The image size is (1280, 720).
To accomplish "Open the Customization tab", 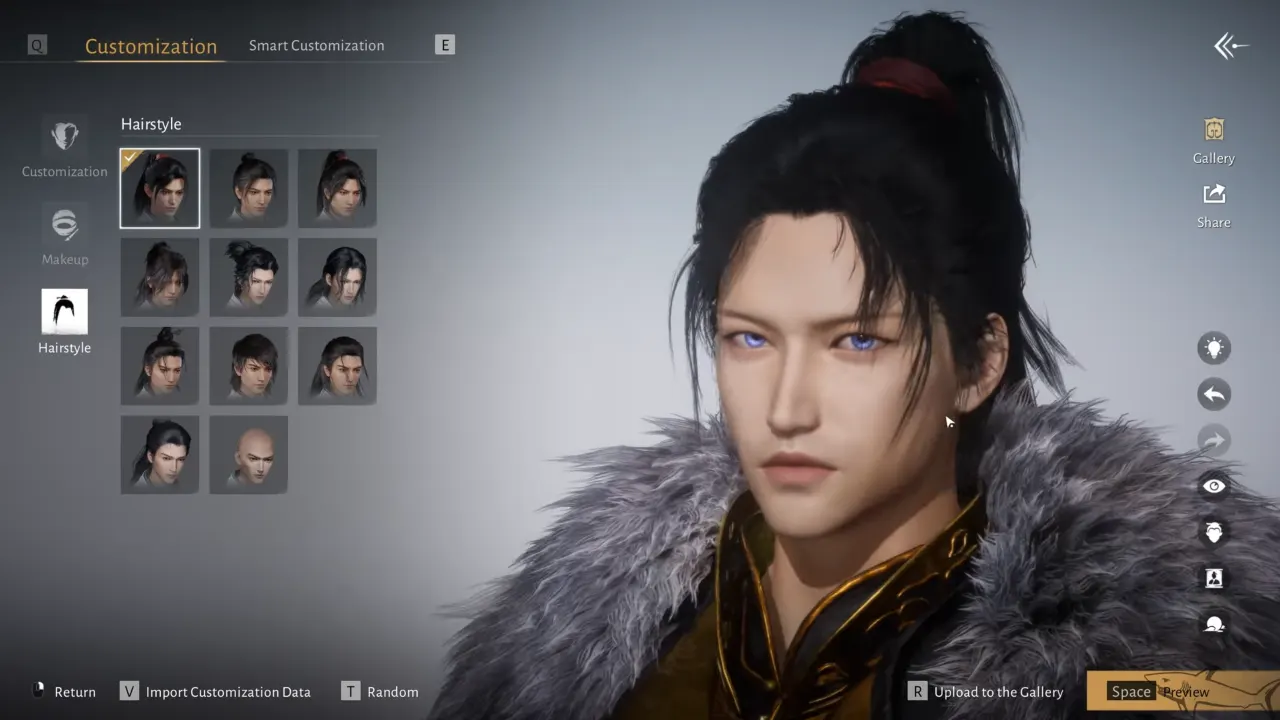I will [x=150, y=46].
